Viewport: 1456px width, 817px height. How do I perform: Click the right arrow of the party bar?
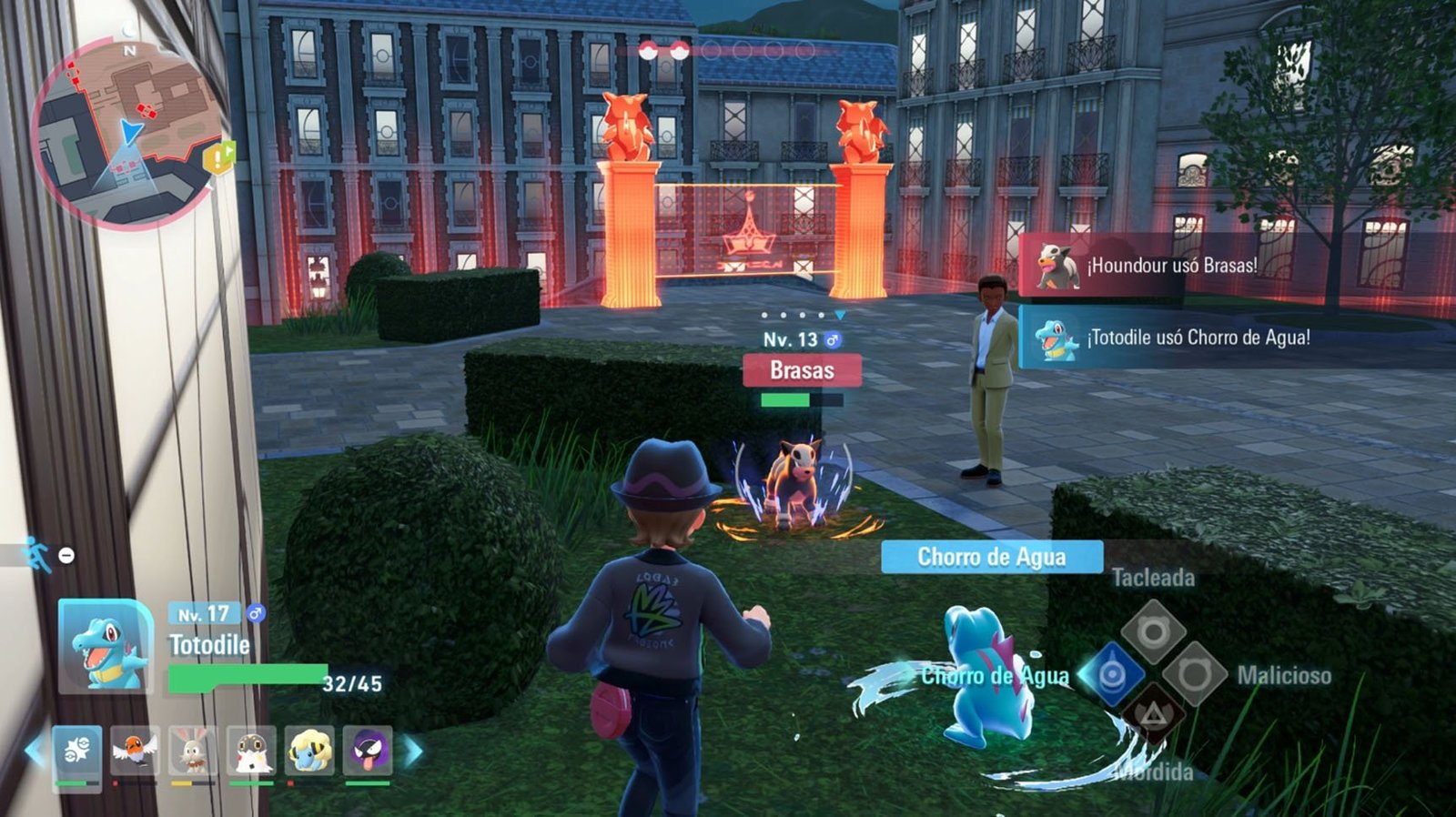click(412, 751)
